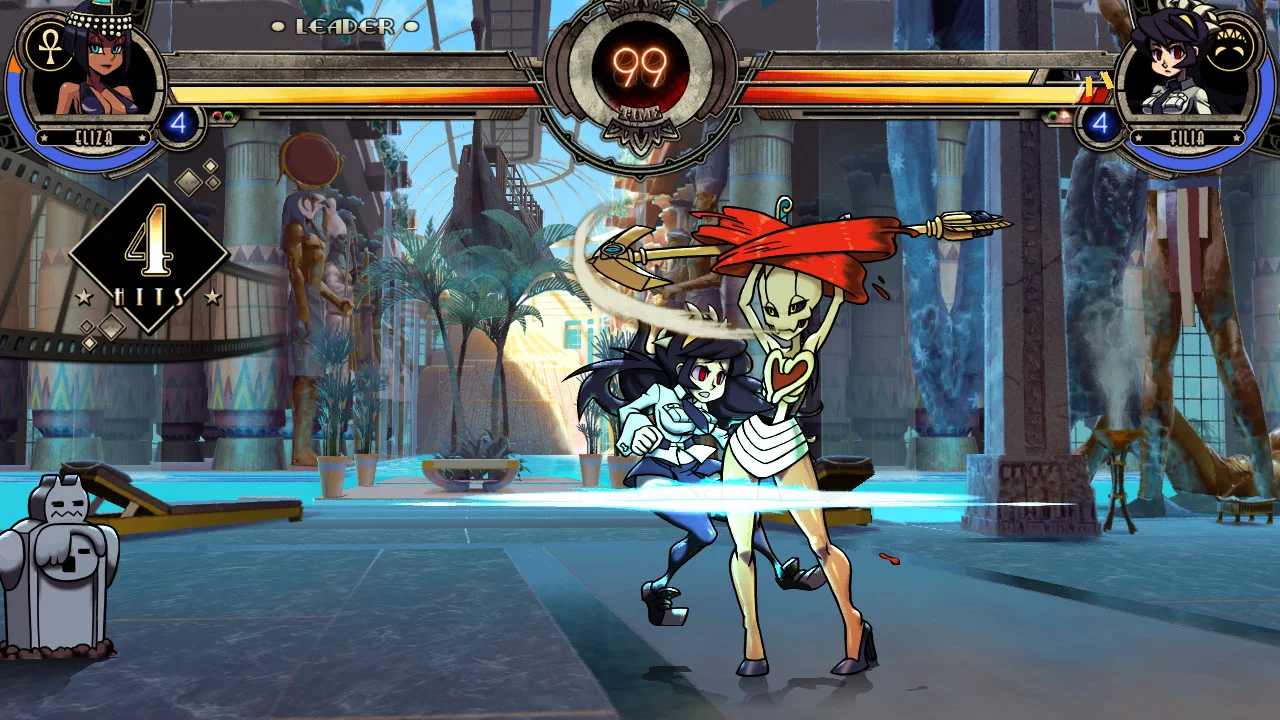Toggle the orange corner marker on Eliza's ring gauge
The height and width of the screenshot is (720, 1280).
coord(15,62)
